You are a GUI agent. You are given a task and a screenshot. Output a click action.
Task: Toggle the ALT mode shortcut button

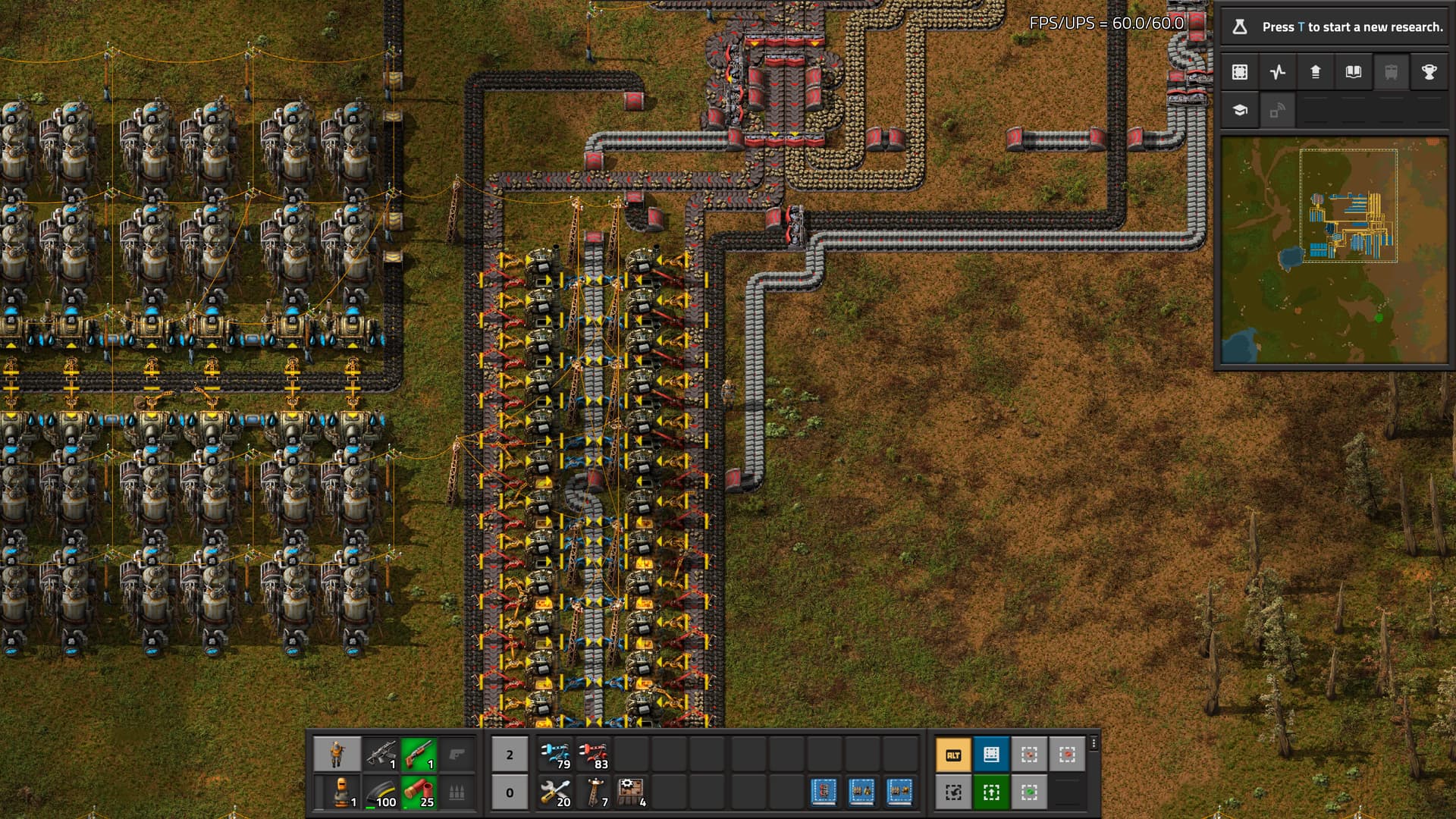953,755
